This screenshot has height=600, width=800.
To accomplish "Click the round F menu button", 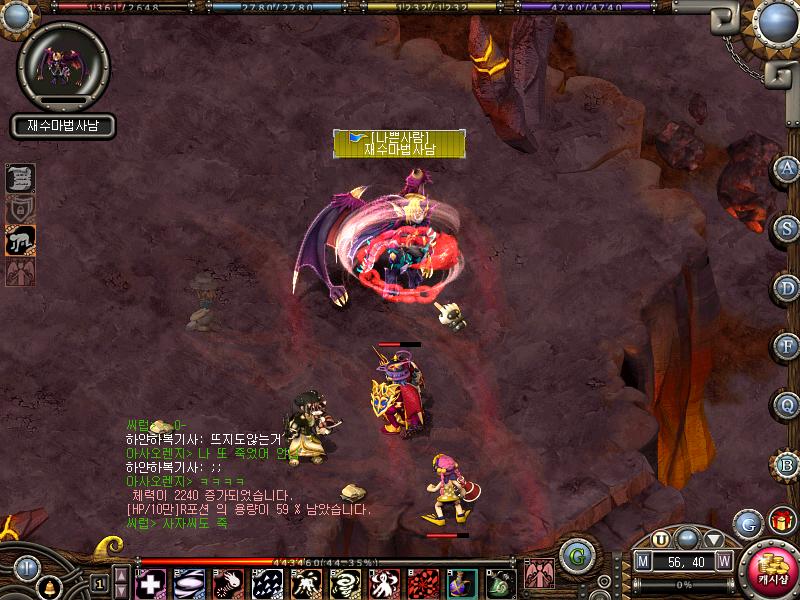I will tap(788, 346).
